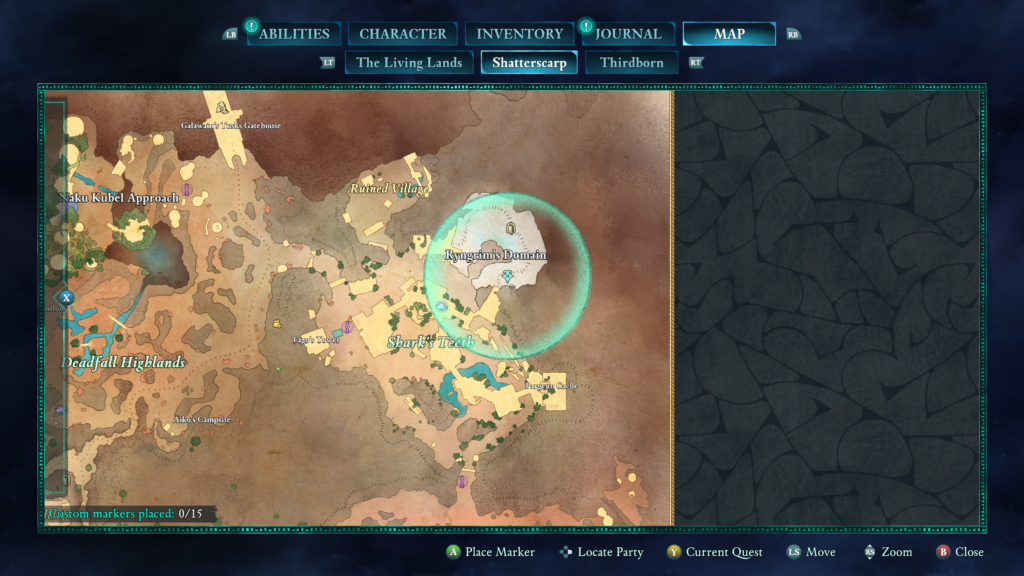Switch to the Character tab

tap(403, 34)
